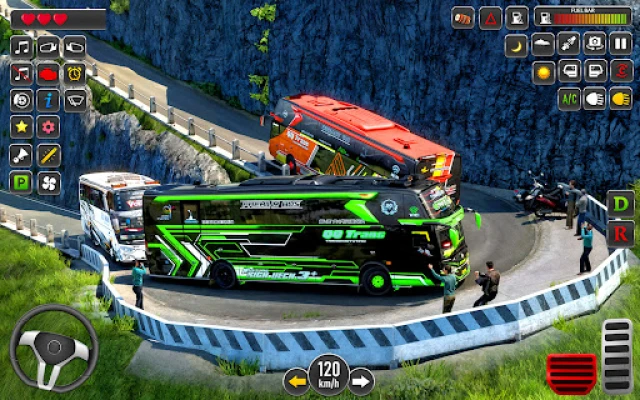Switch to night mode with the moon icon
This screenshot has width=640, height=400.
[x=516, y=45]
